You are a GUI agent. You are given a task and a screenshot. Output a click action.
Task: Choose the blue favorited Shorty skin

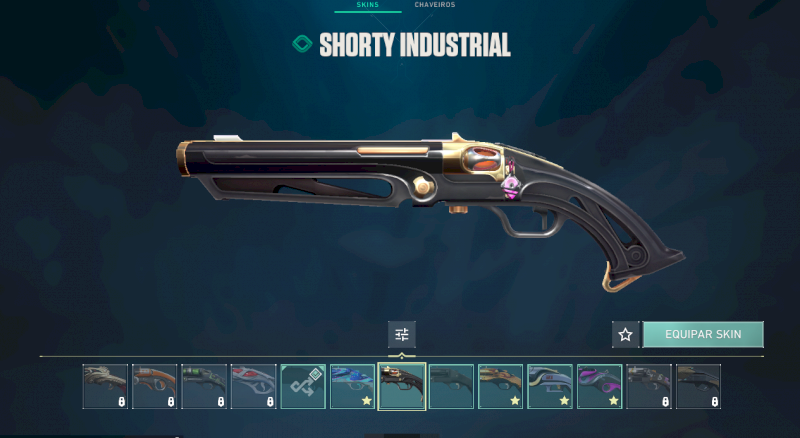click(353, 386)
